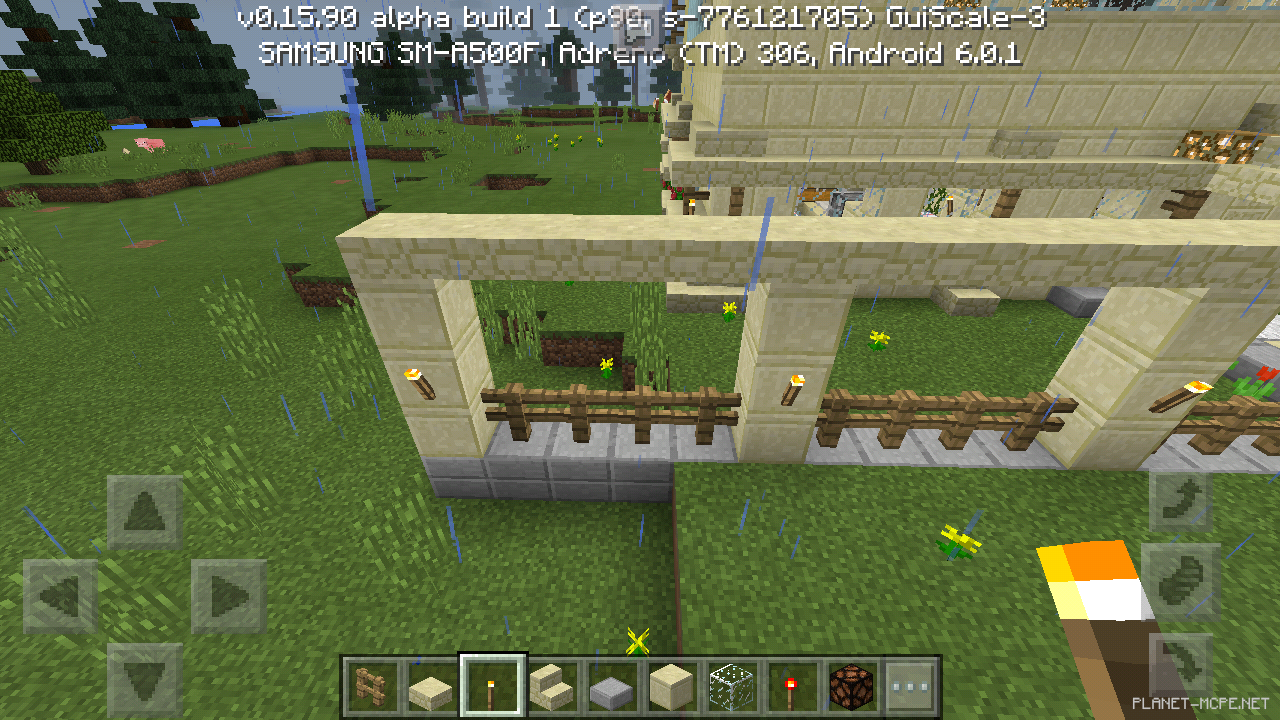The width and height of the screenshot is (1280, 720).
Task: Tap the D-pad backward arrow
Action: (145, 680)
